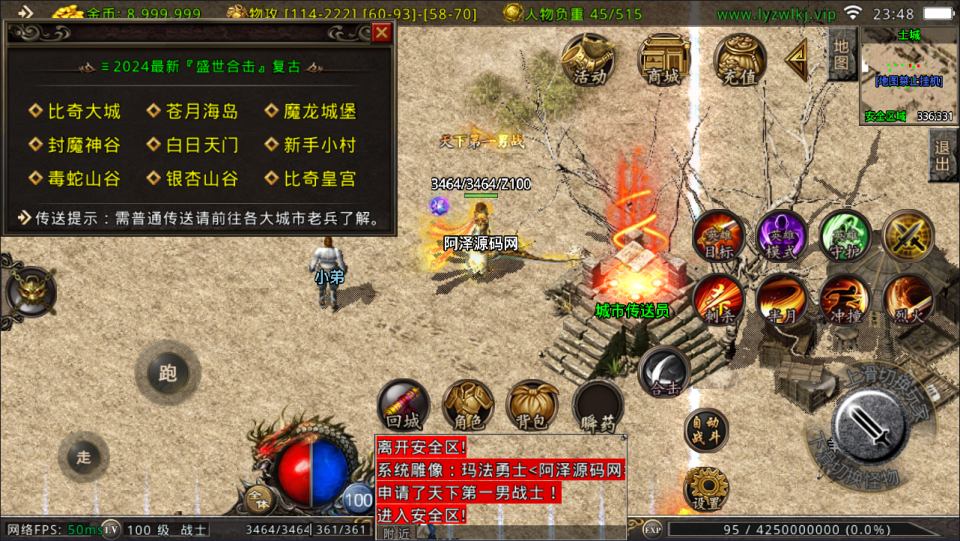This screenshot has height=541, width=960.
Task: Close the teleport destination panel
Action: pos(381,33)
